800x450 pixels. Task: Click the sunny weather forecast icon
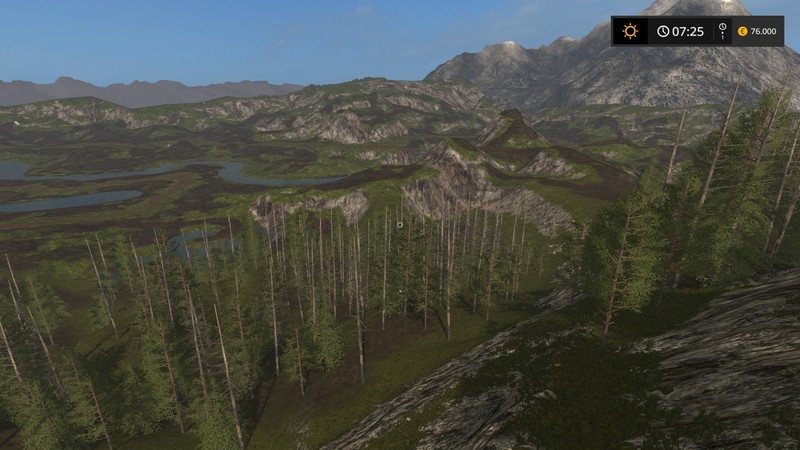click(630, 31)
